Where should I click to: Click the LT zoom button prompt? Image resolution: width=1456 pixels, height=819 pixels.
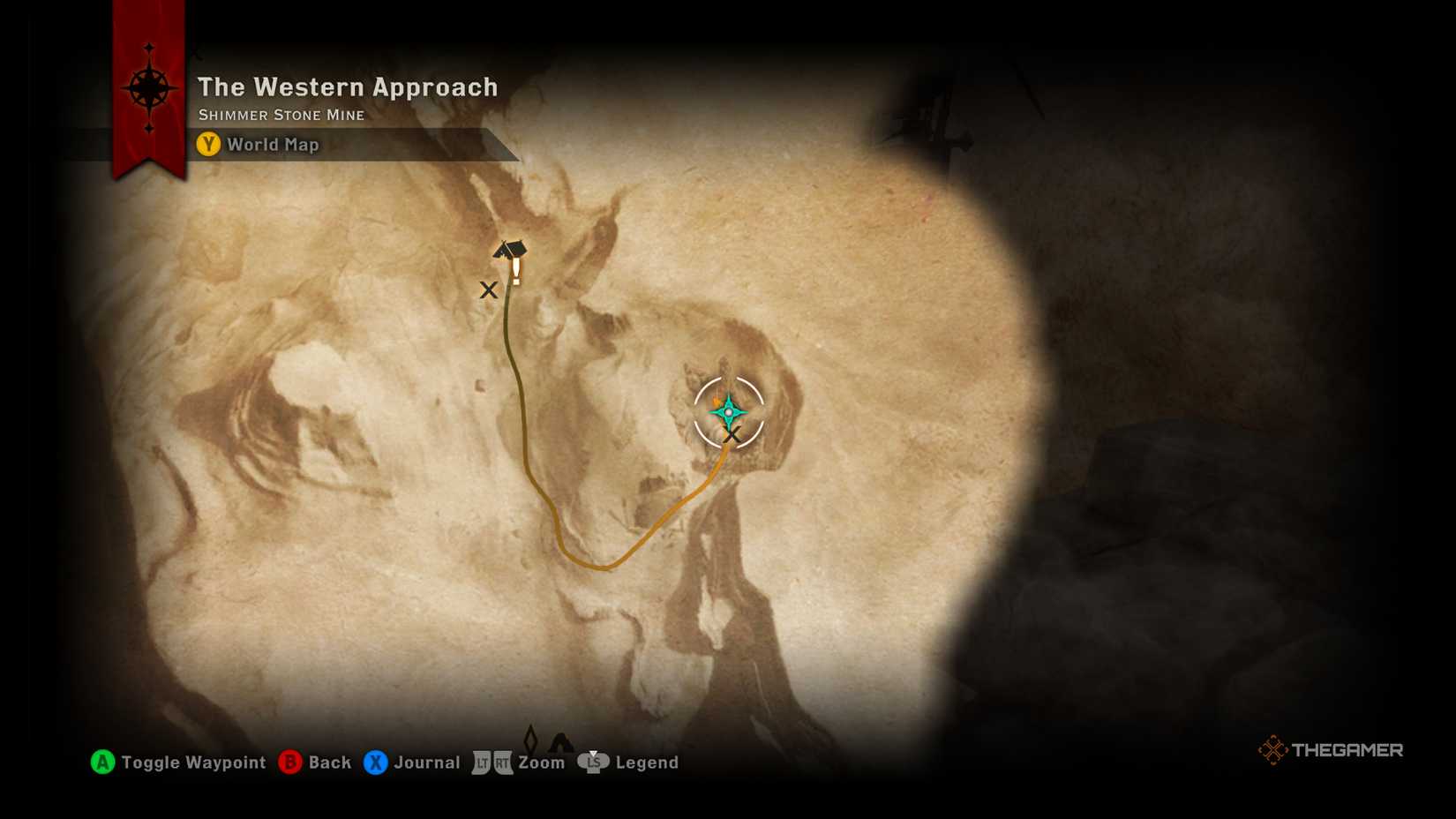(480, 763)
